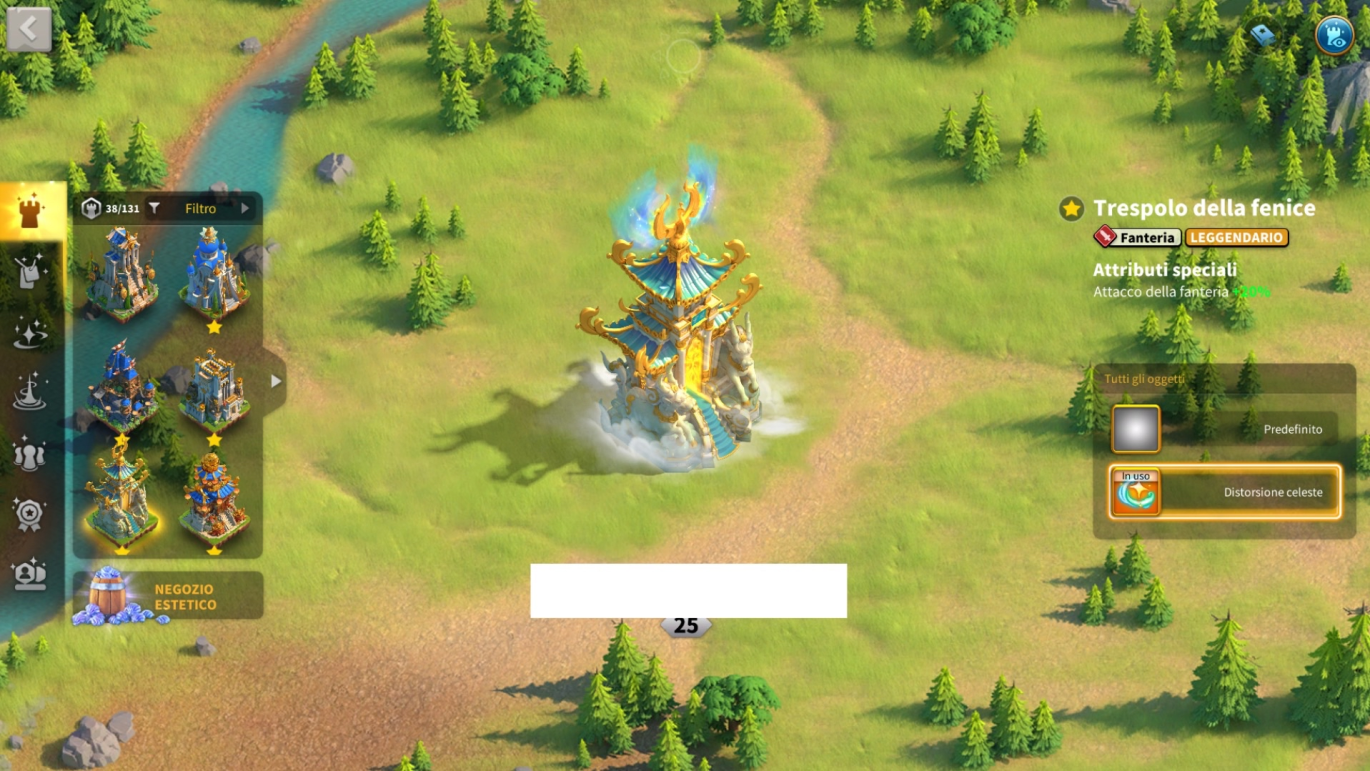Select the orange-roofed pagoda city skin
Image resolution: width=1370 pixels, height=771 pixels.
click(214, 496)
